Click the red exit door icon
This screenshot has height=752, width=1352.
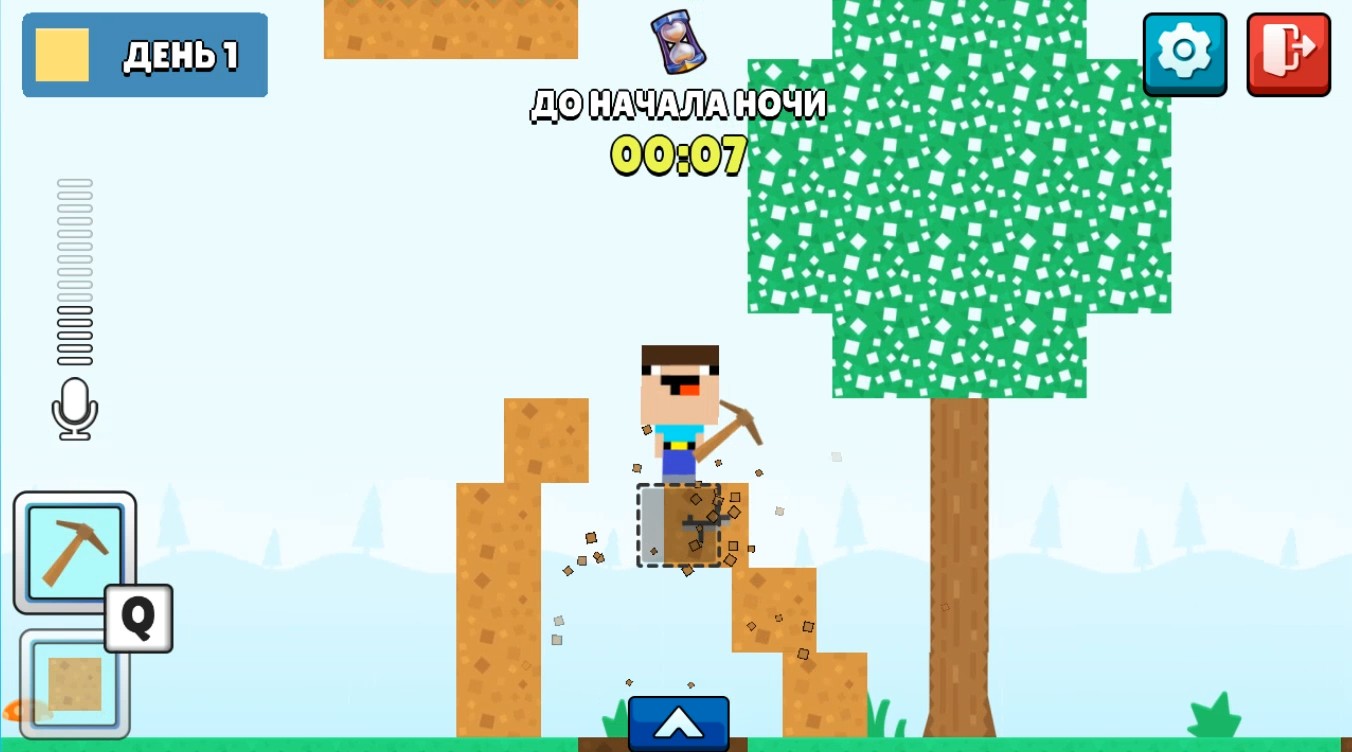tap(1288, 54)
